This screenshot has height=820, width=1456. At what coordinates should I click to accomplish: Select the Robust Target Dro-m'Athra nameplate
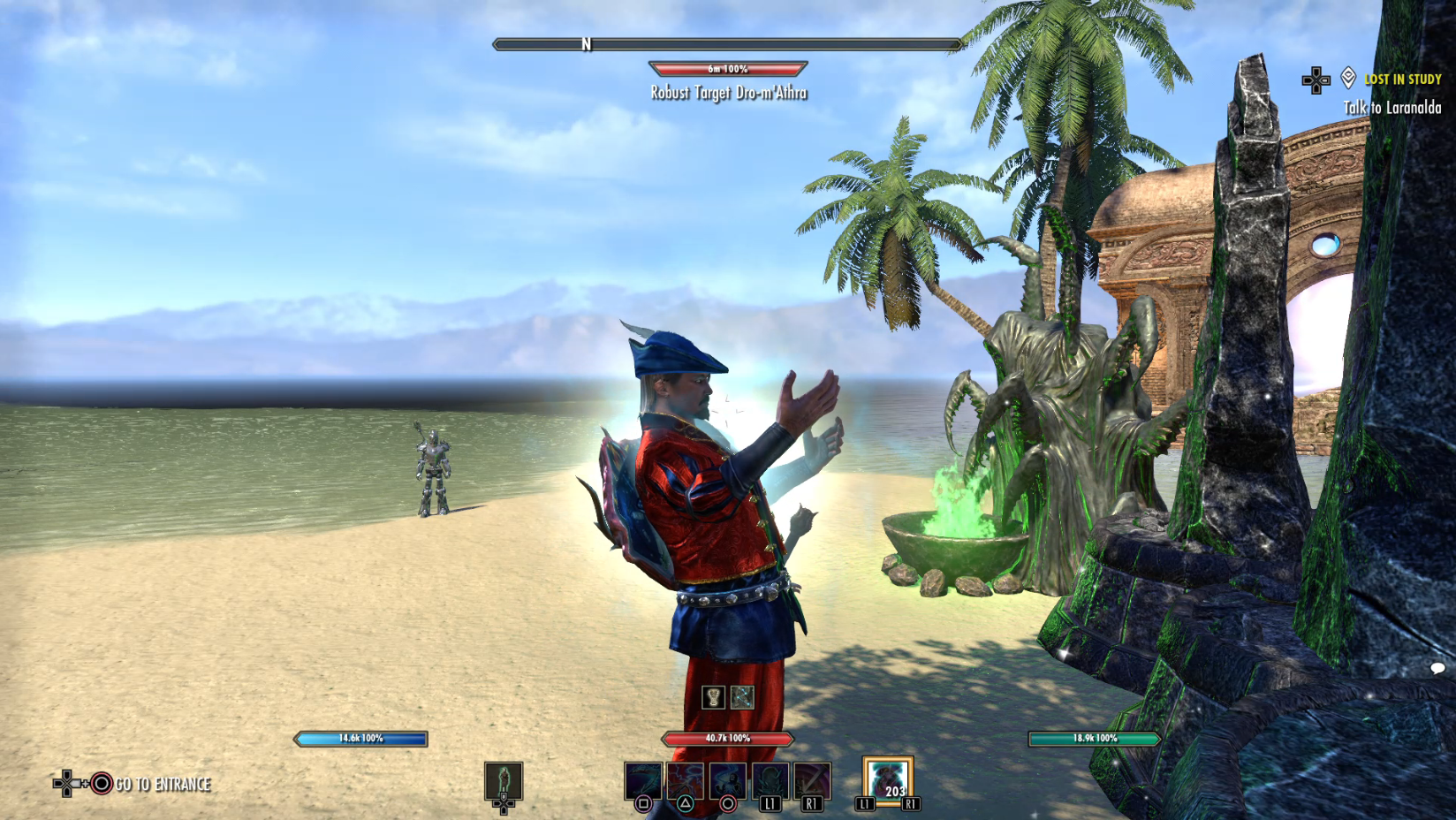pyautogui.click(x=729, y=92)
